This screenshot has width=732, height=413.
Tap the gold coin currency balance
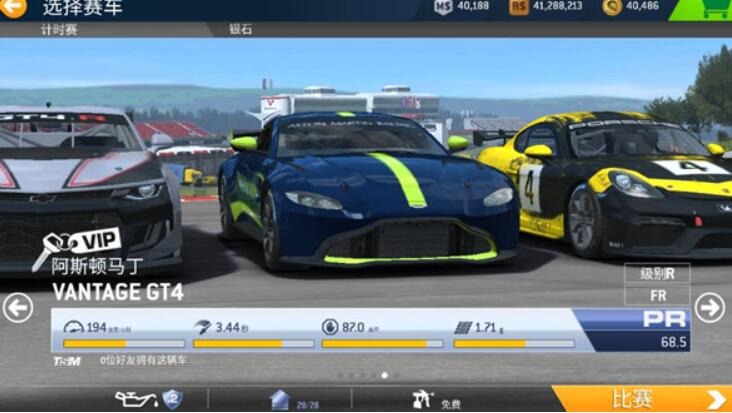(x=632, y=7)
